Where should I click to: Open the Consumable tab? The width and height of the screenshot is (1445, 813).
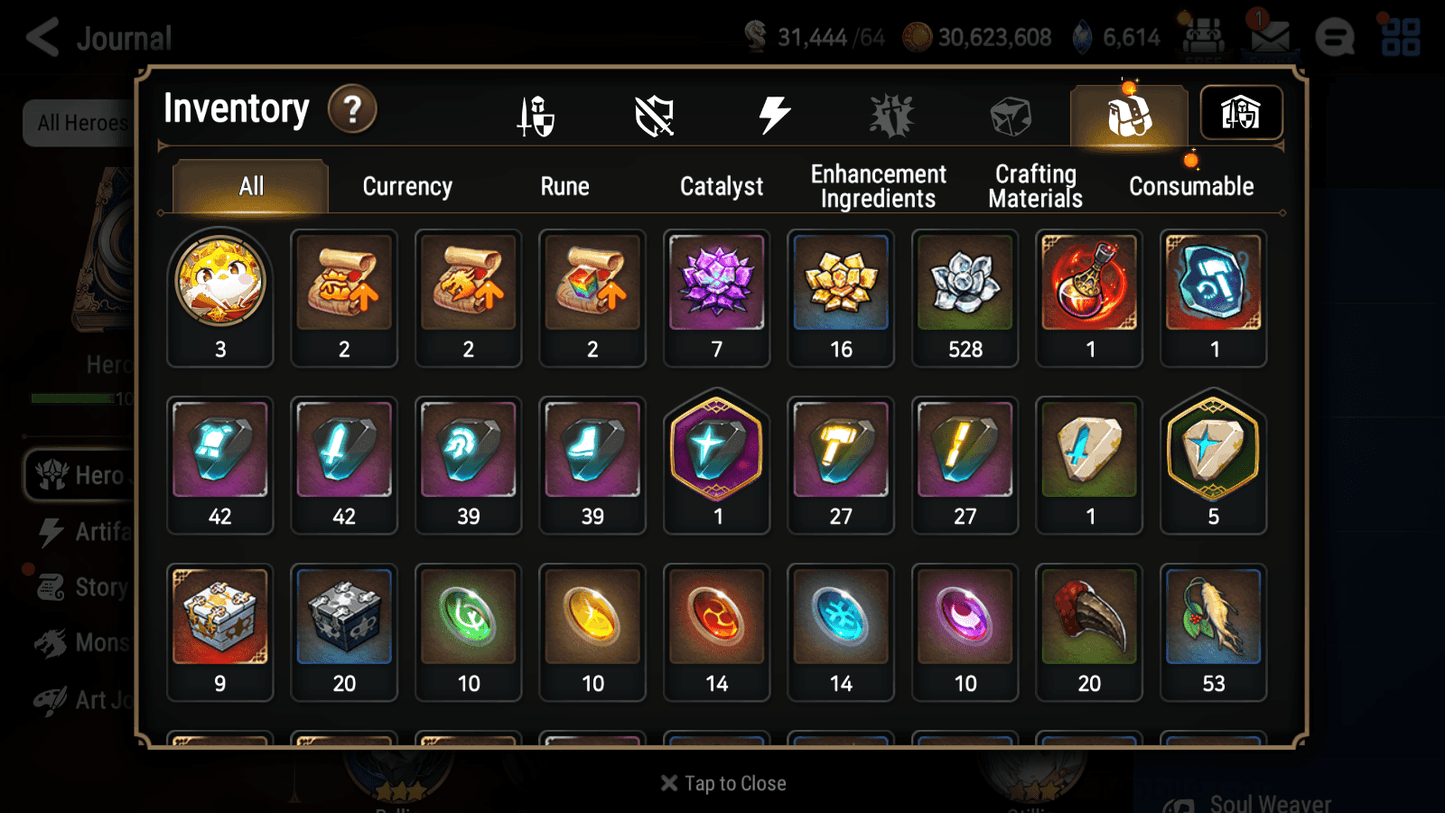click(x=1191, y=186)
